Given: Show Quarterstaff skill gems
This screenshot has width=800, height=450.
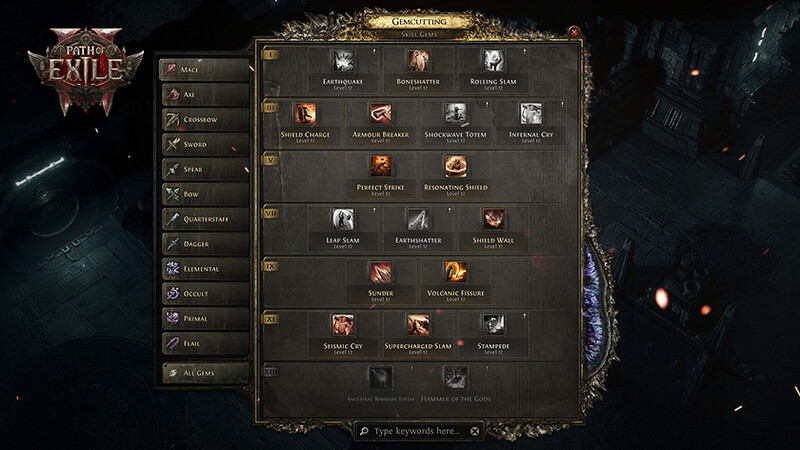Looking at the screenshot, I should pyautogui.click(x=206, y=219).
